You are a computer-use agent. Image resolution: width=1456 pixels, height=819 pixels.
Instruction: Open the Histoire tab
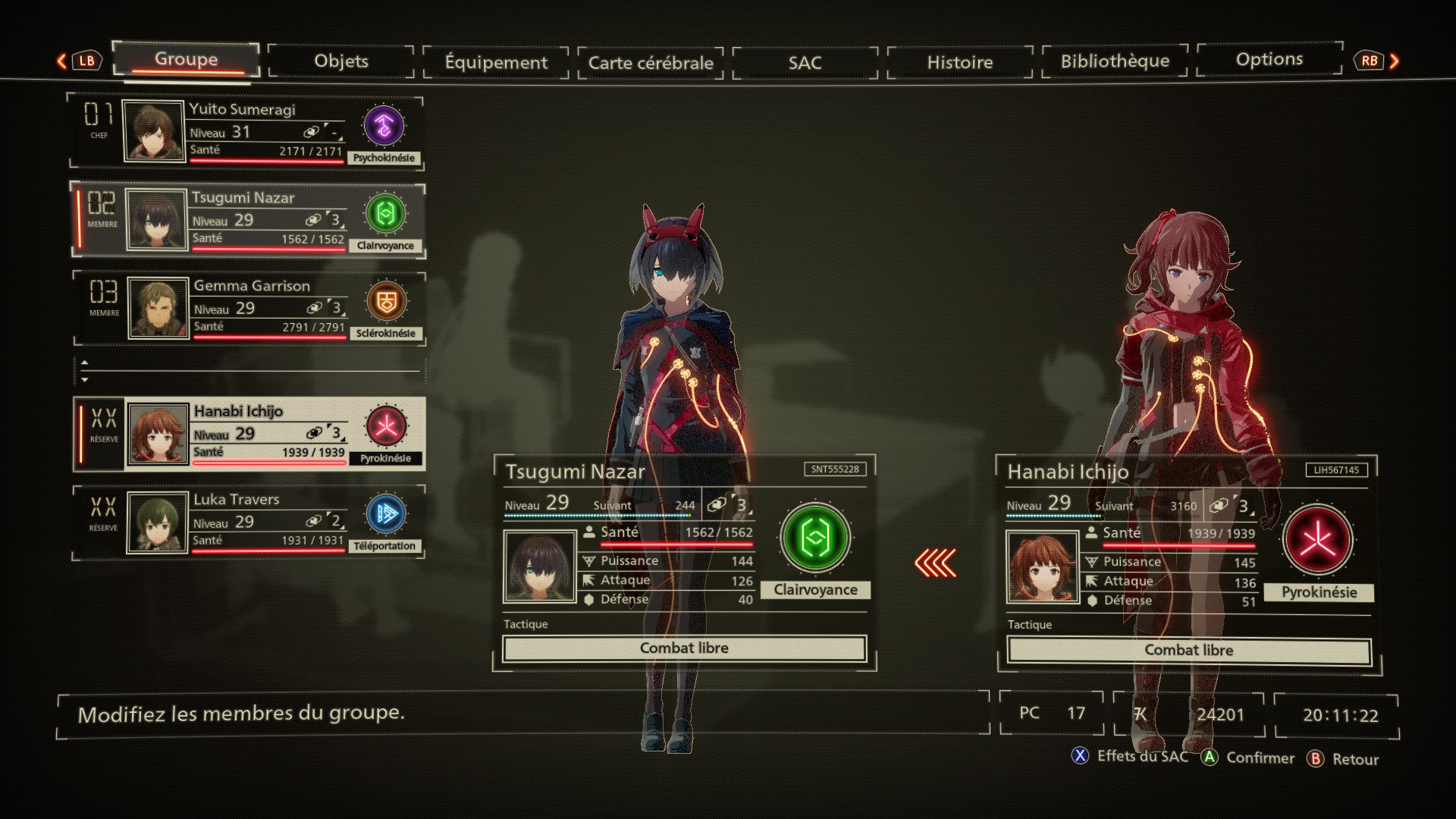point(959,62)
